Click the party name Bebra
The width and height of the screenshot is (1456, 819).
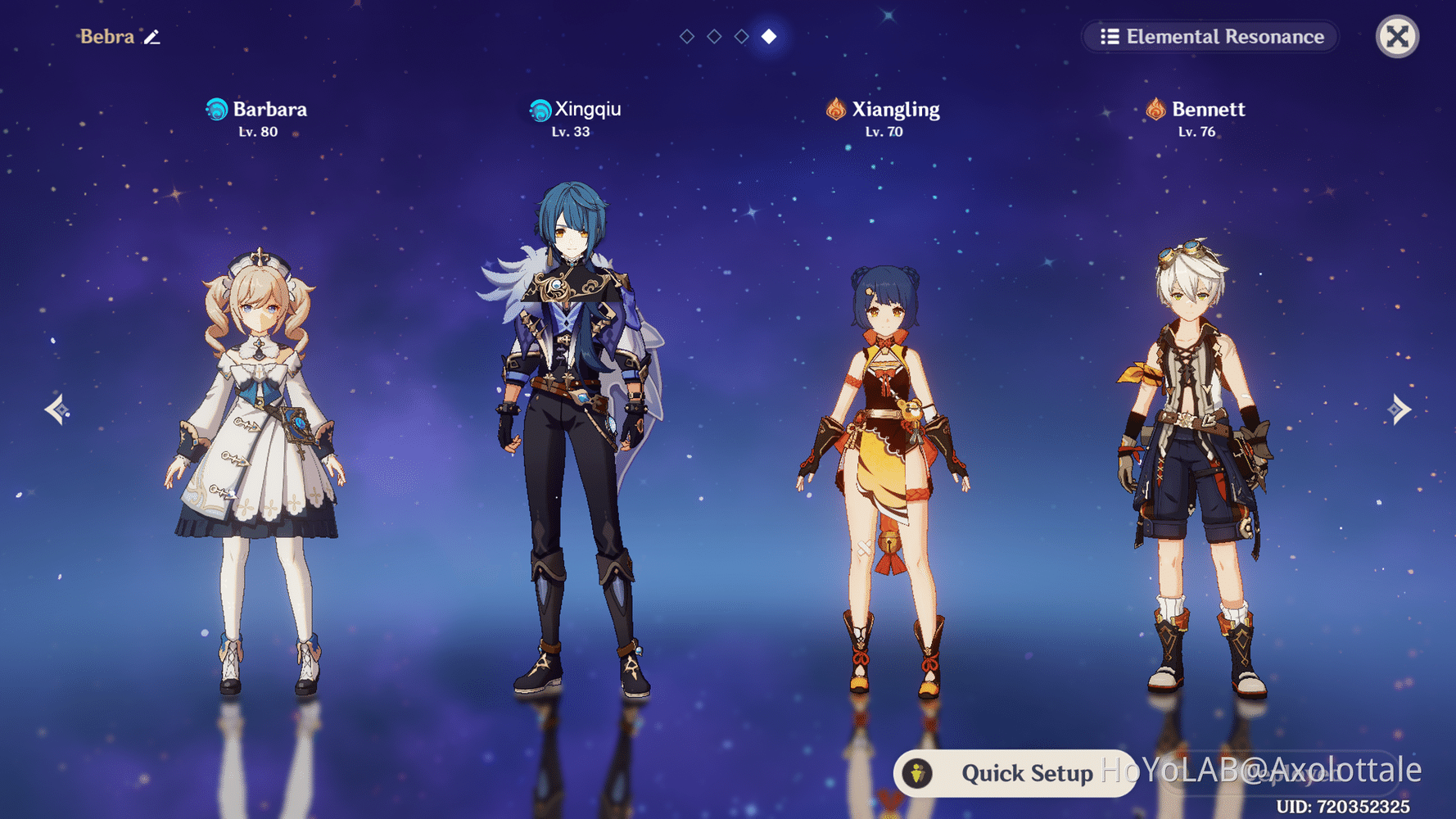point(106,37)
